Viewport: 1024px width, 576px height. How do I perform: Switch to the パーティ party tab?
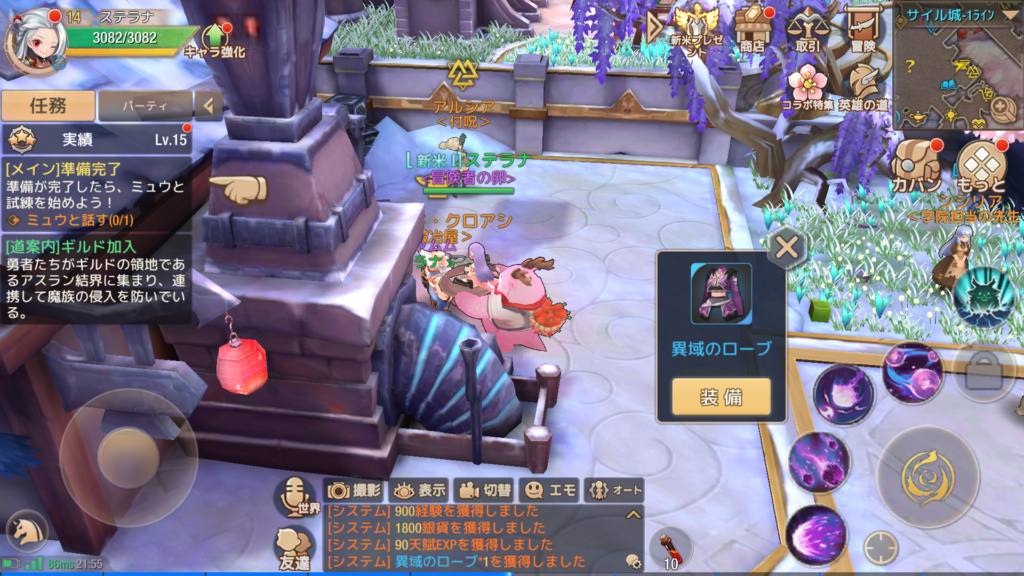click(145, 105)
